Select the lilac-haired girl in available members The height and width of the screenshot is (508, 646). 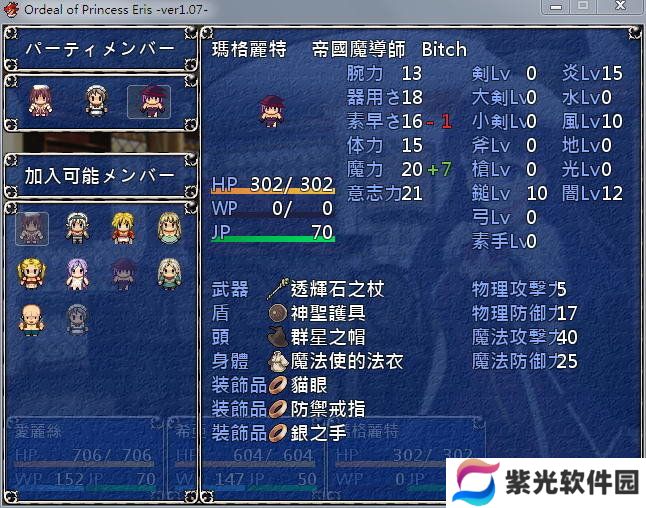tap(78, 273)
